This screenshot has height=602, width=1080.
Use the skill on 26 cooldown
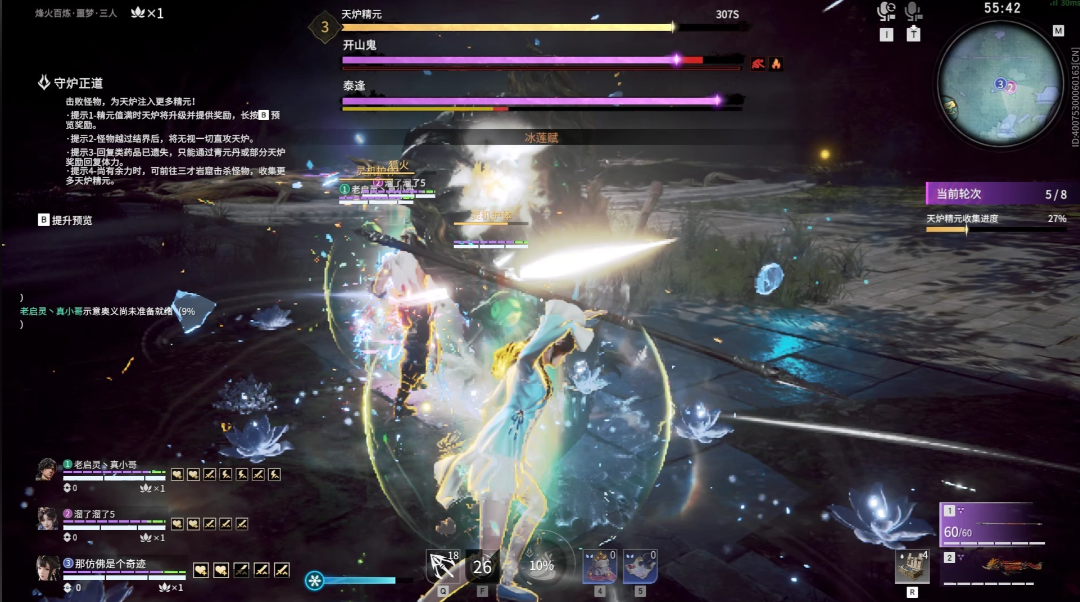tap(483, 566)
